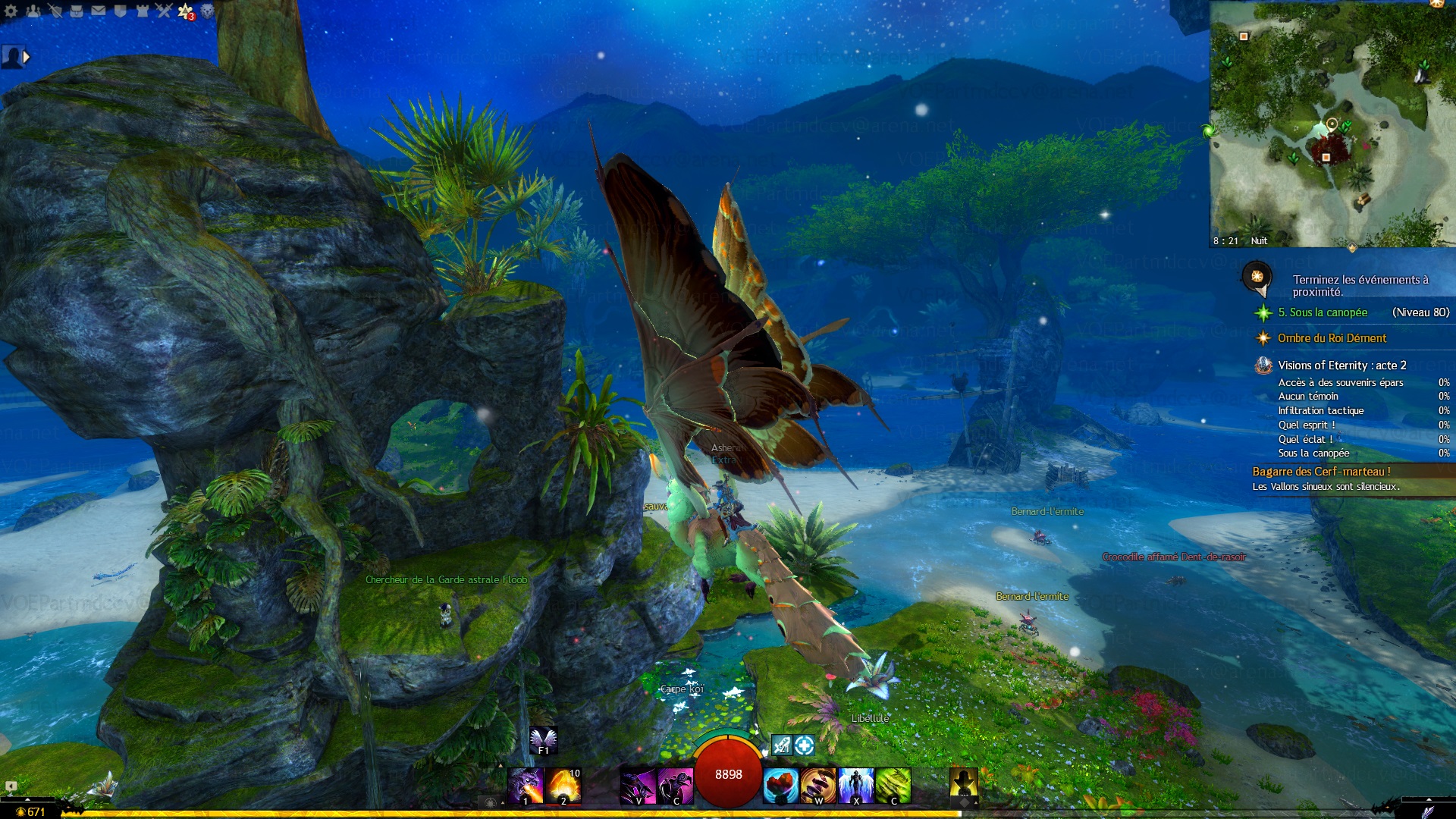Open the lion head trading post icon
The image size is (1456, 819).
pos(207,11)
